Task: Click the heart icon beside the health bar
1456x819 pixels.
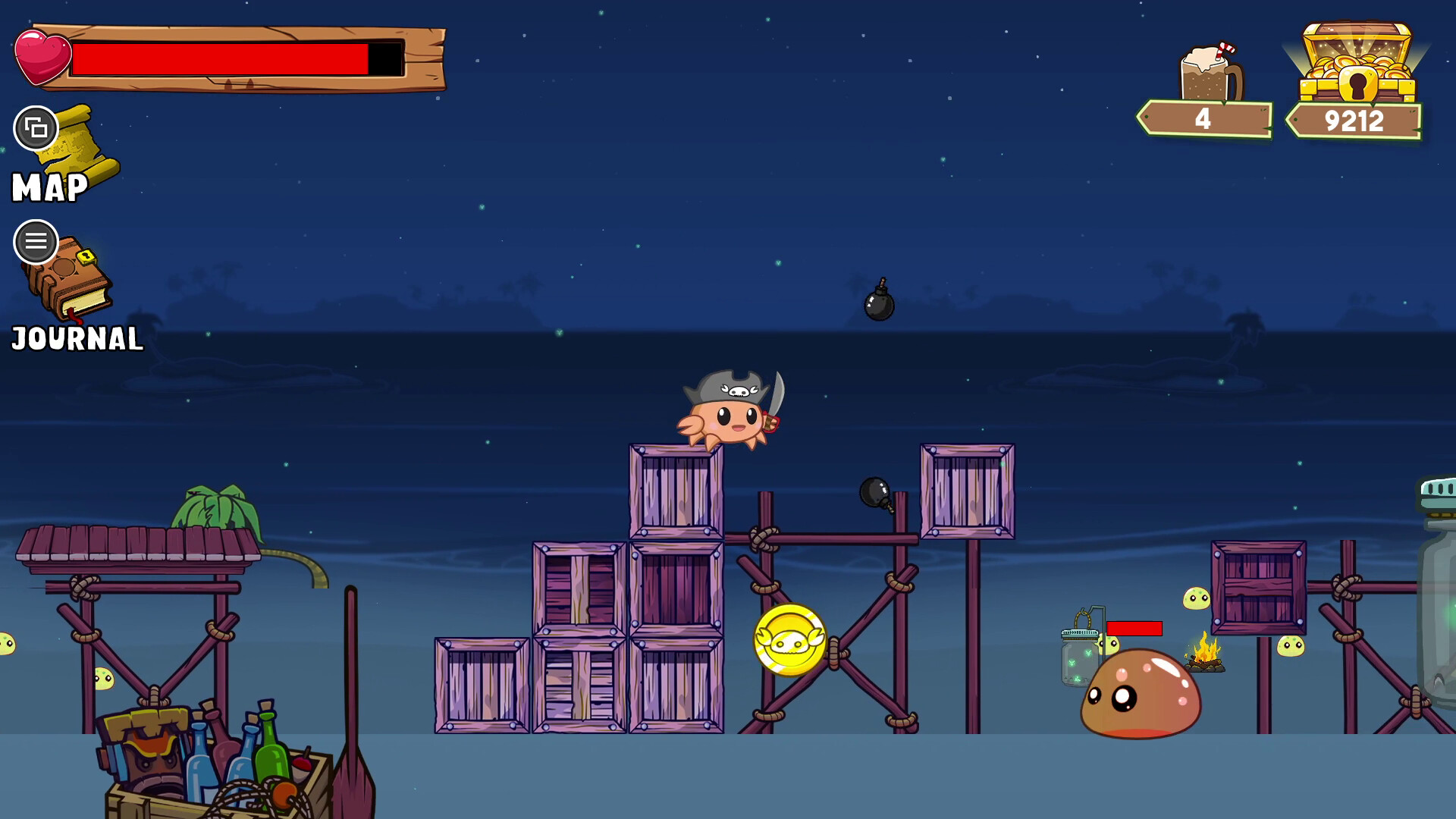Action: [x=42, y=57]
